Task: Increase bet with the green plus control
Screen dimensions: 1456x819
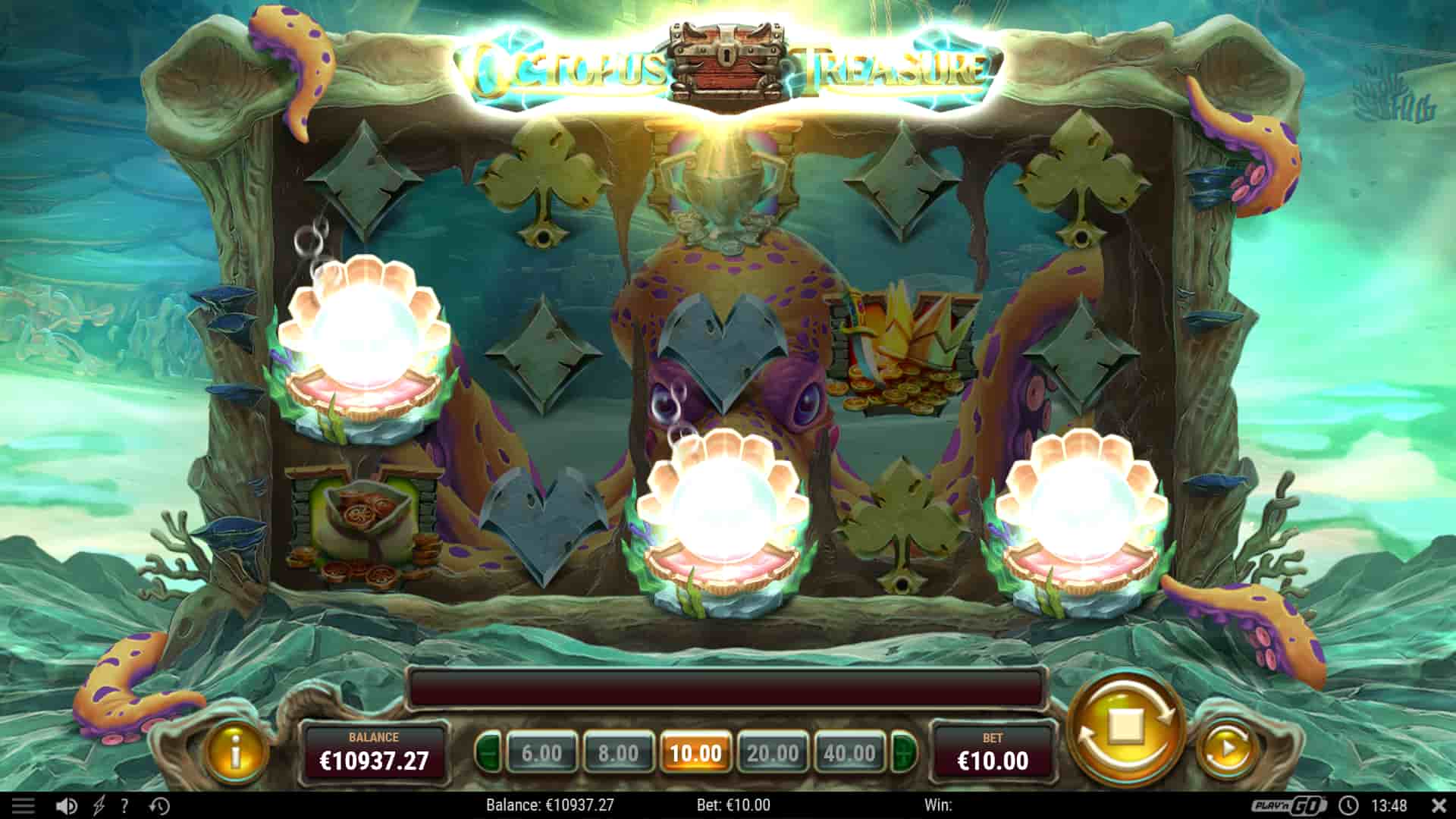Action: [902, 755]
